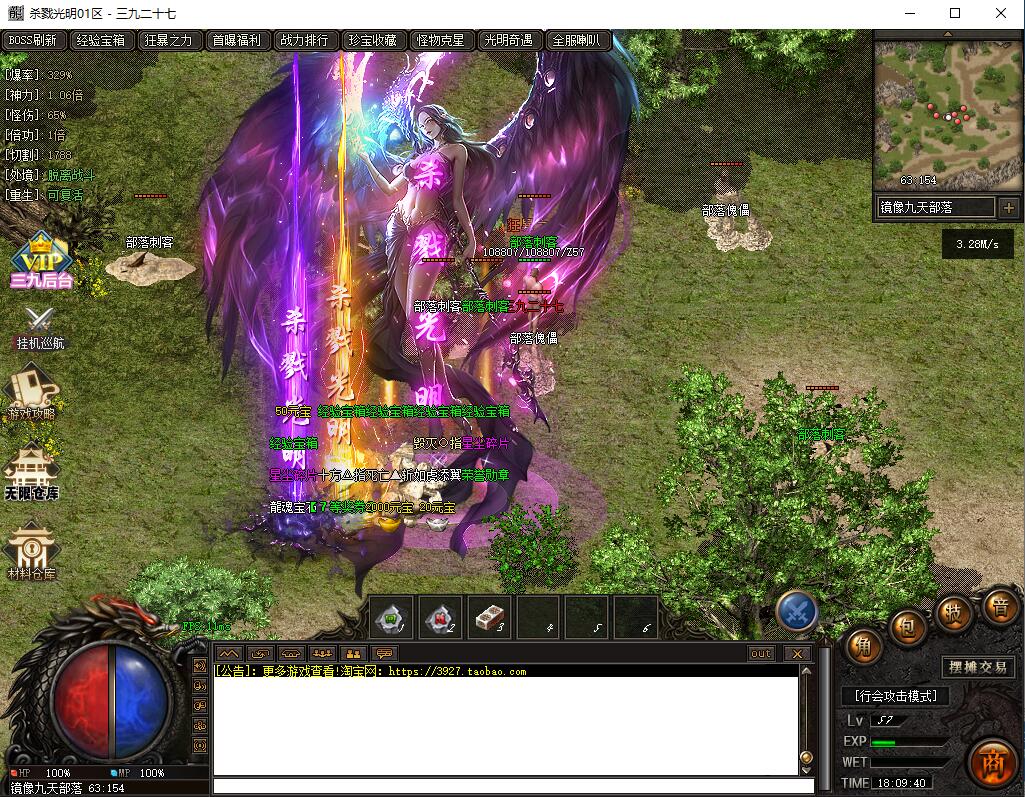Open the VIP 三九后台 icon

40,262
